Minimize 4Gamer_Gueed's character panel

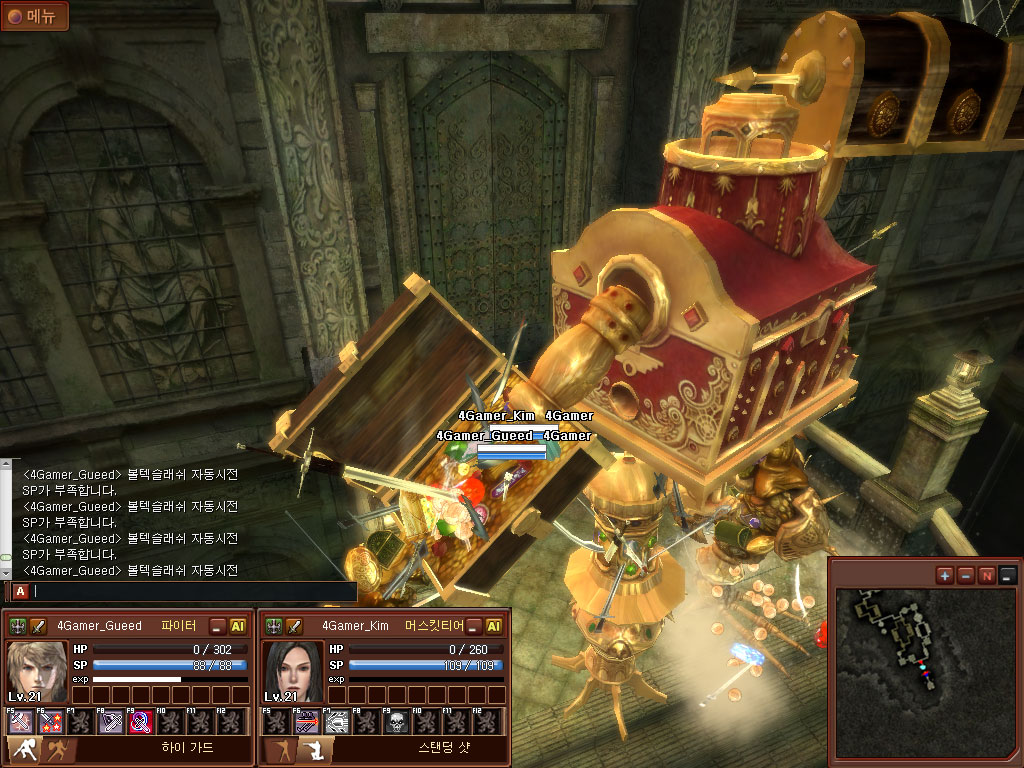pyautogui.click(x=217, y=626)
